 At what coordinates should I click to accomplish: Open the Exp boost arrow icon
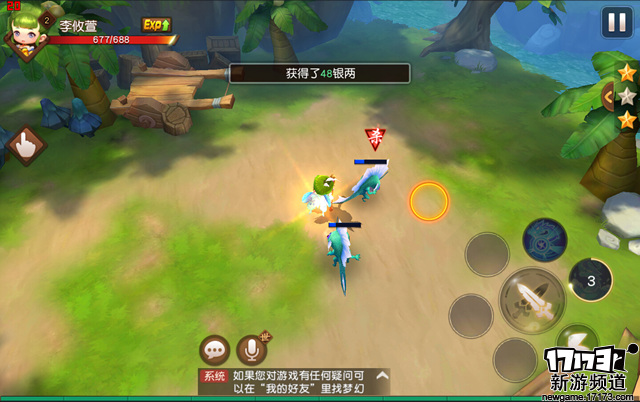(155, 24)
